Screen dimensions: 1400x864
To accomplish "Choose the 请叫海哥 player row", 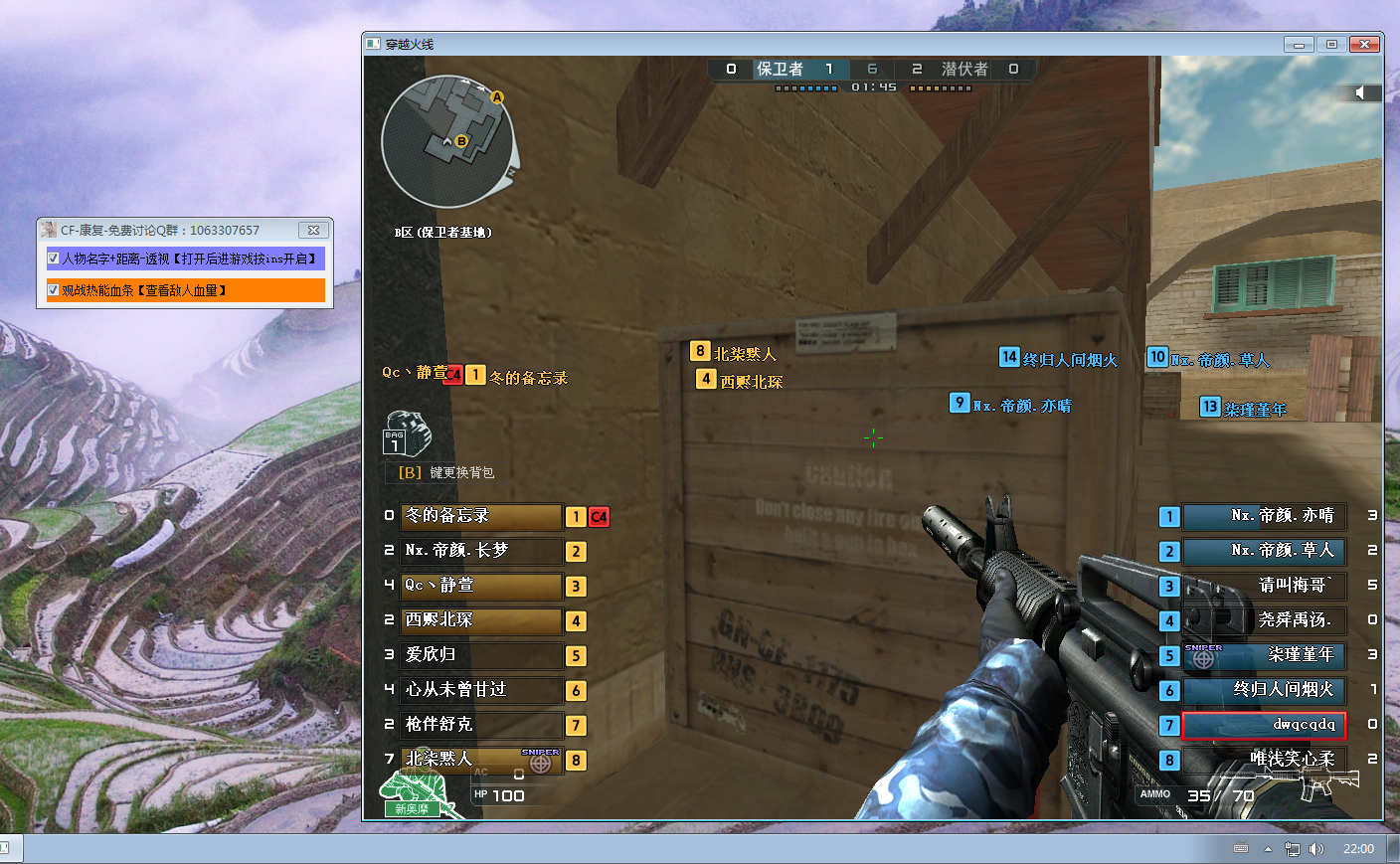I will [1263, 586].
